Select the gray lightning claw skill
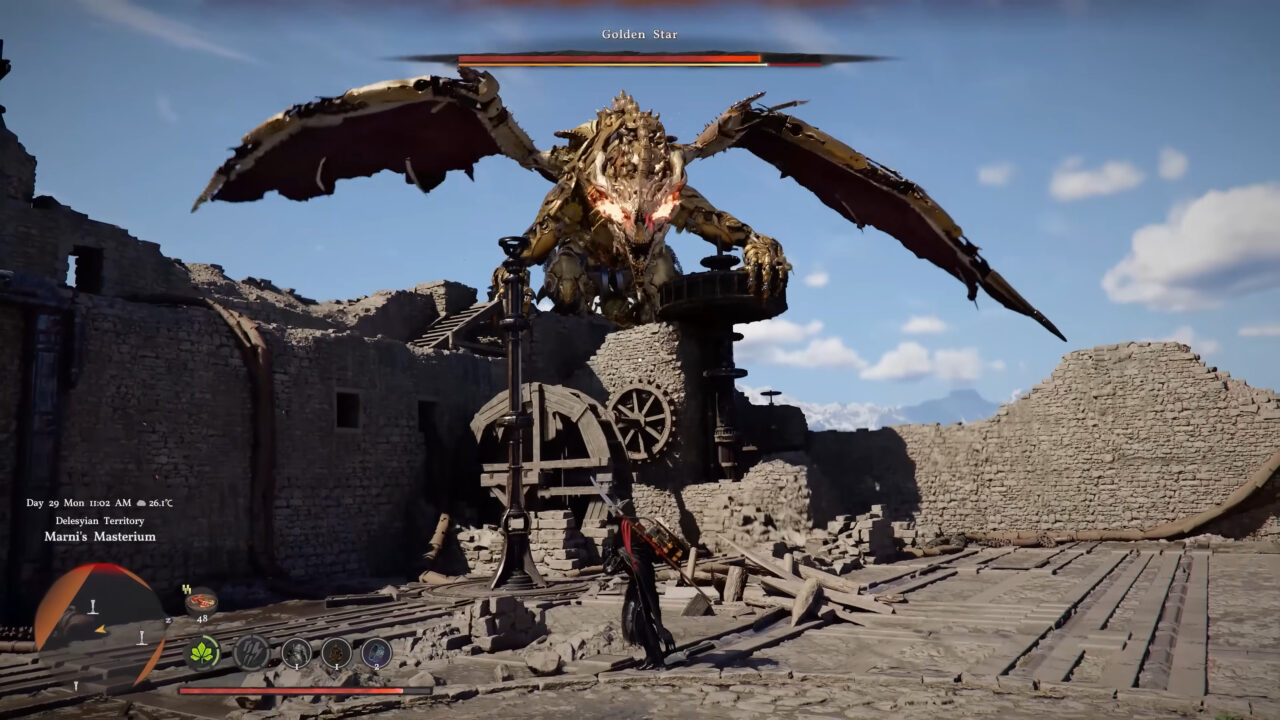This screenshot has width=1280, height=720. 251,653
